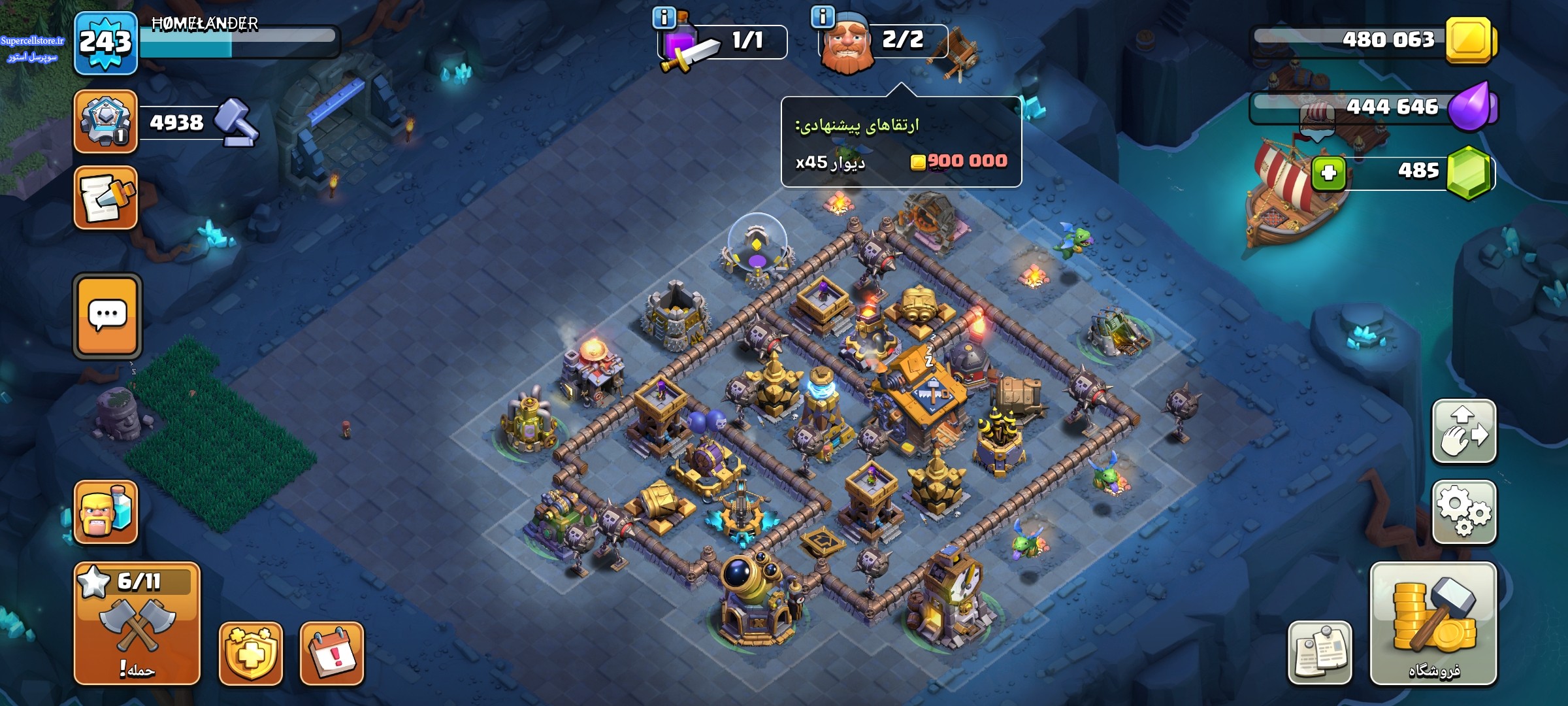This screenshot has width=1568, height=706.
Task: Open the shop with the hammer and coins button
Action: coord(1433,624)
